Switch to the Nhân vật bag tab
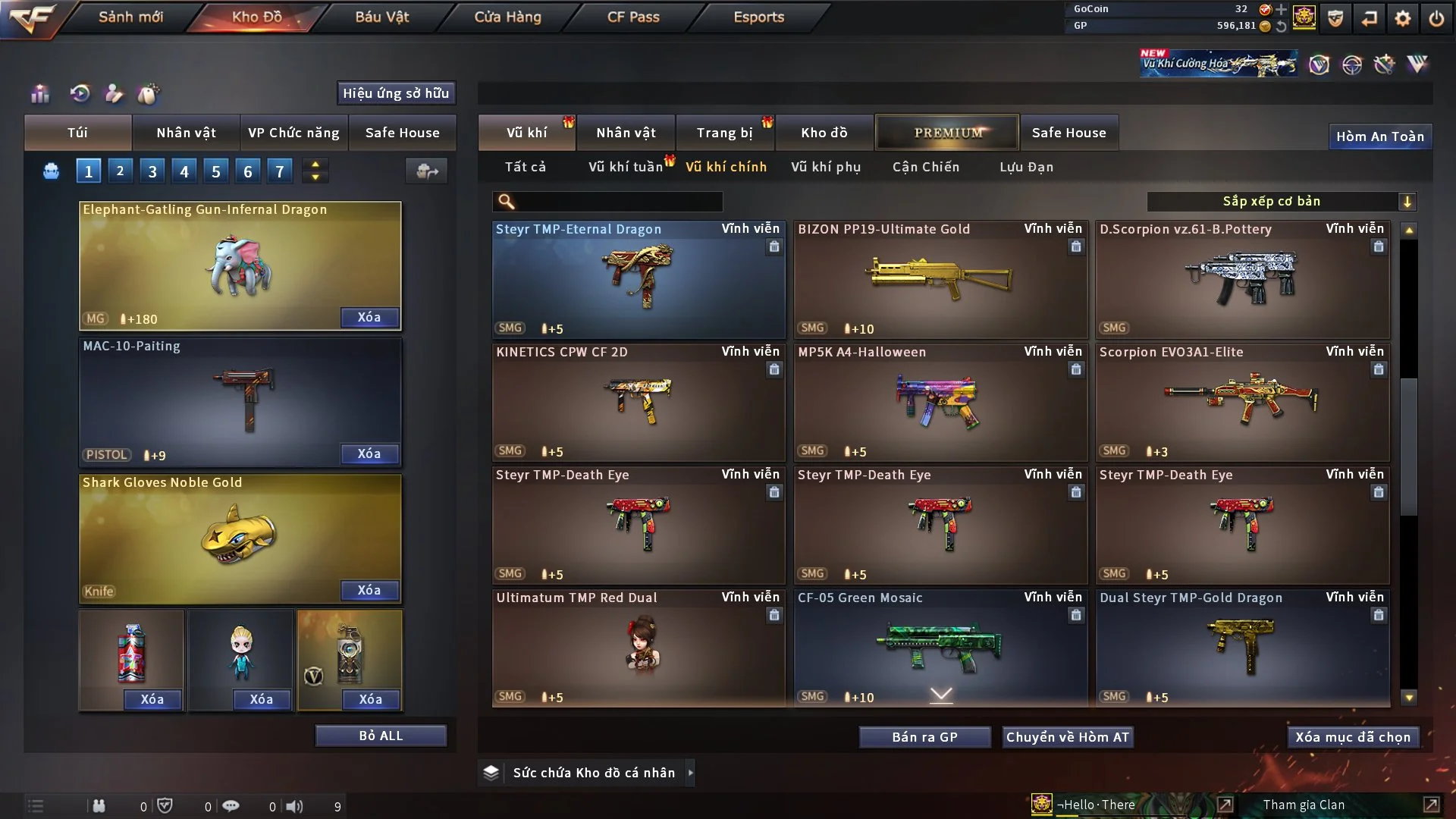This screenshot has width=1456, height=819. [186, 133]
